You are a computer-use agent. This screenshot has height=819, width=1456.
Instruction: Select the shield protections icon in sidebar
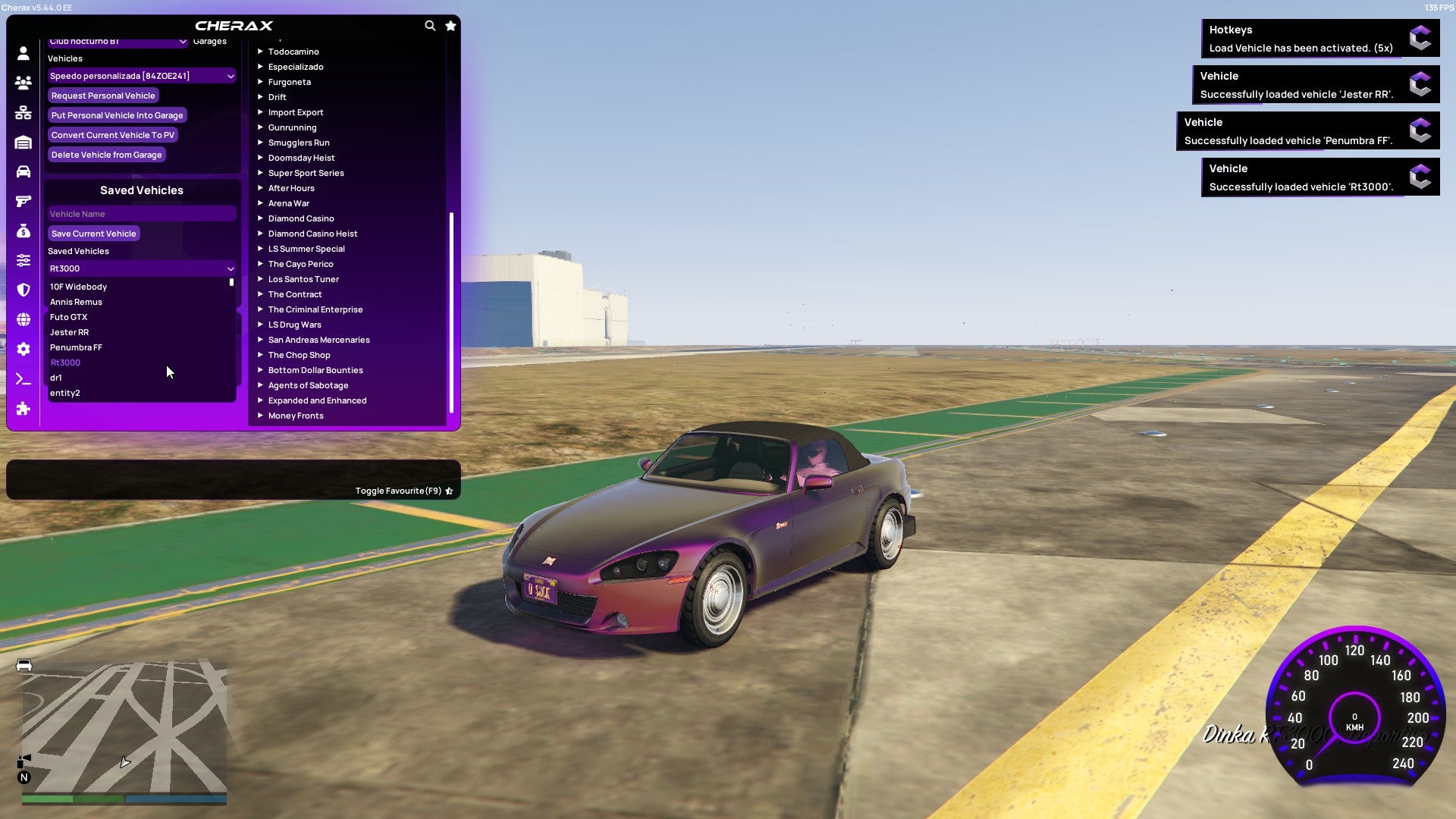[23, 290]
